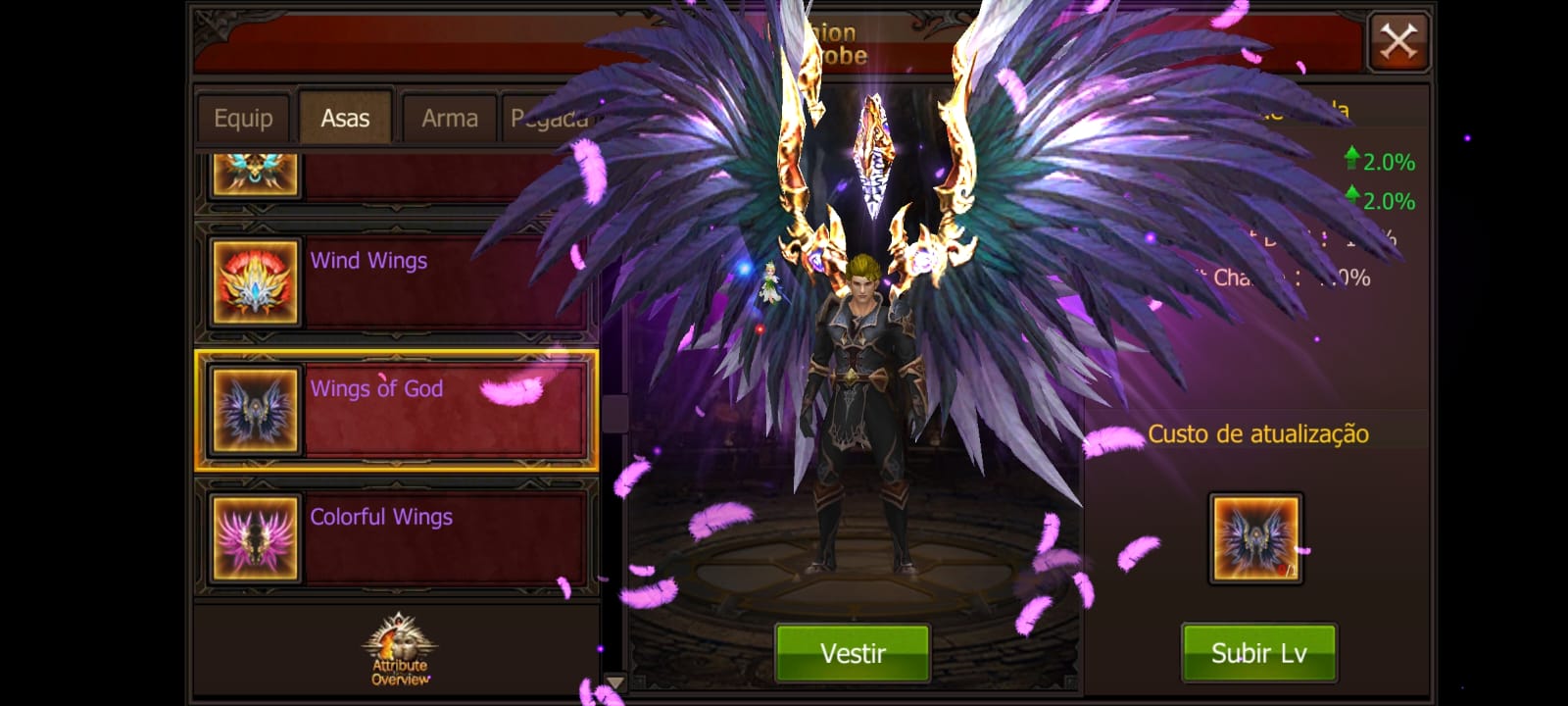Open the Arma tab

tap(450, 119)
